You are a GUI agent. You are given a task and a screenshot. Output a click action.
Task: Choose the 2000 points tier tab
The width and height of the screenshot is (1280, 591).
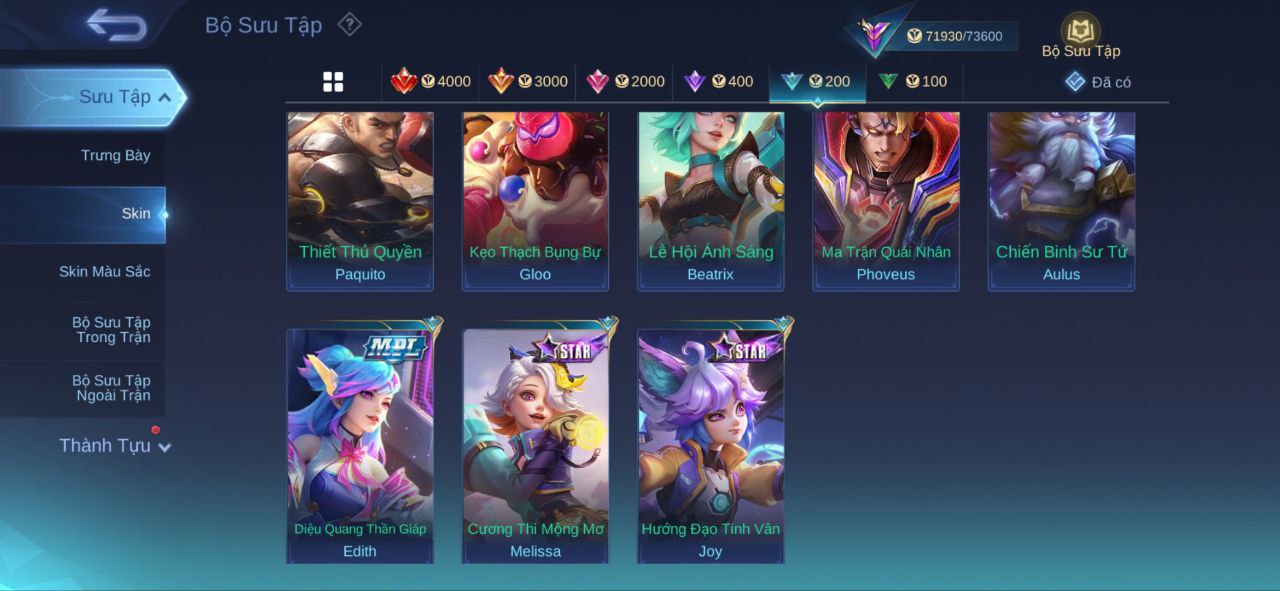click(x=625, y=82)
